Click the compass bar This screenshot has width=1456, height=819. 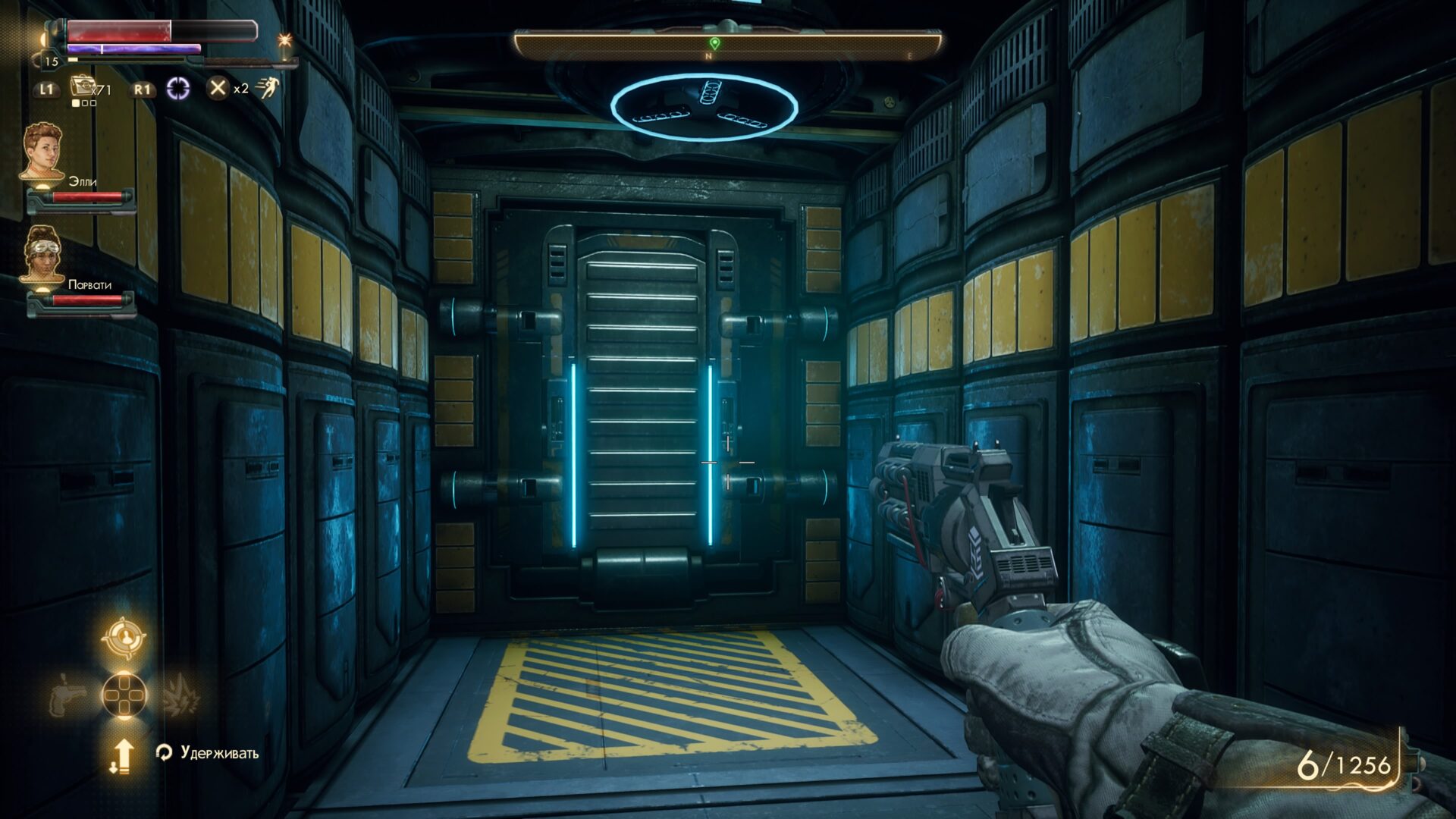[x=728, y=45]
